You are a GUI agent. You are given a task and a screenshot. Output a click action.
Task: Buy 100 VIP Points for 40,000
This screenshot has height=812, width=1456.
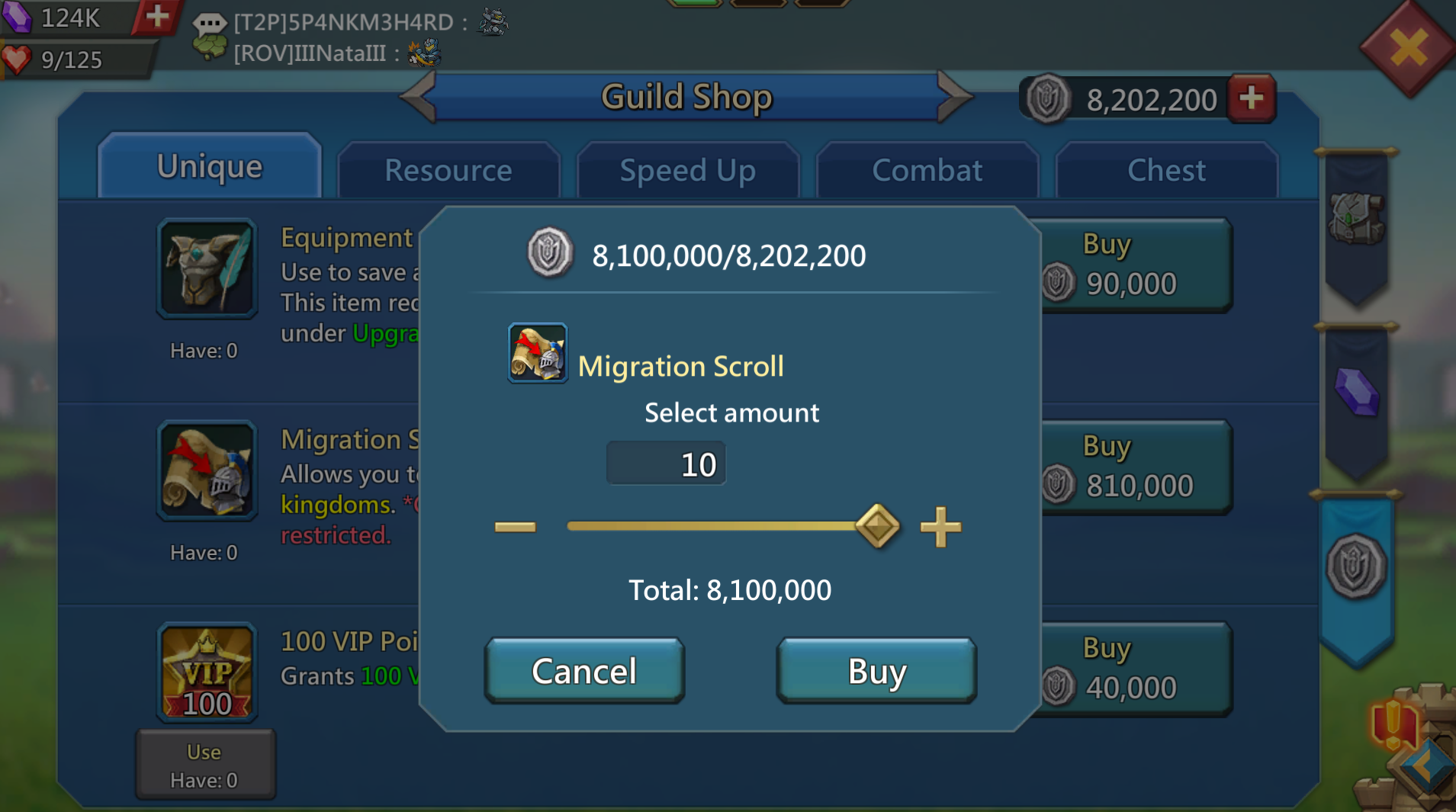coord(1136,669)
